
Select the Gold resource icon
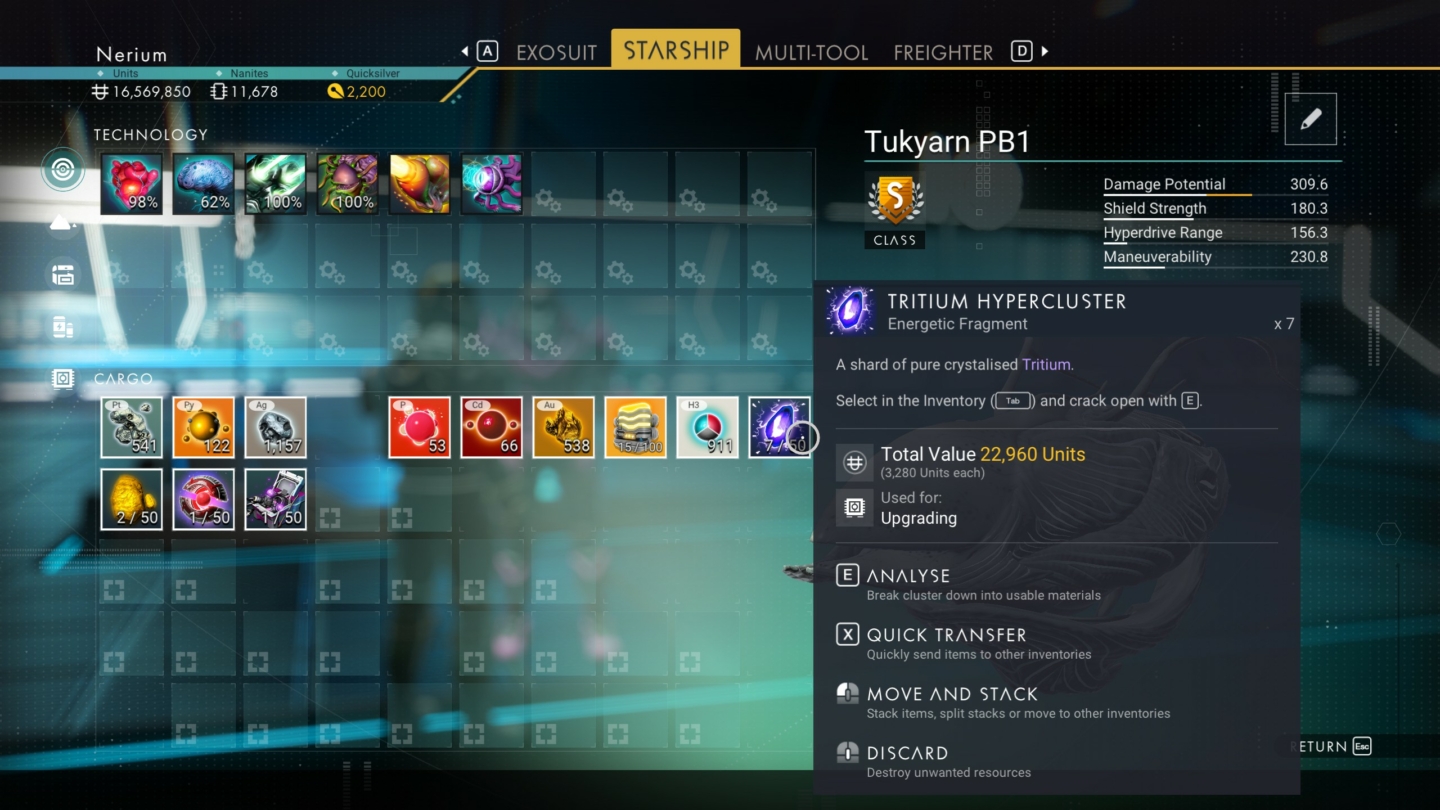point(563,427)
